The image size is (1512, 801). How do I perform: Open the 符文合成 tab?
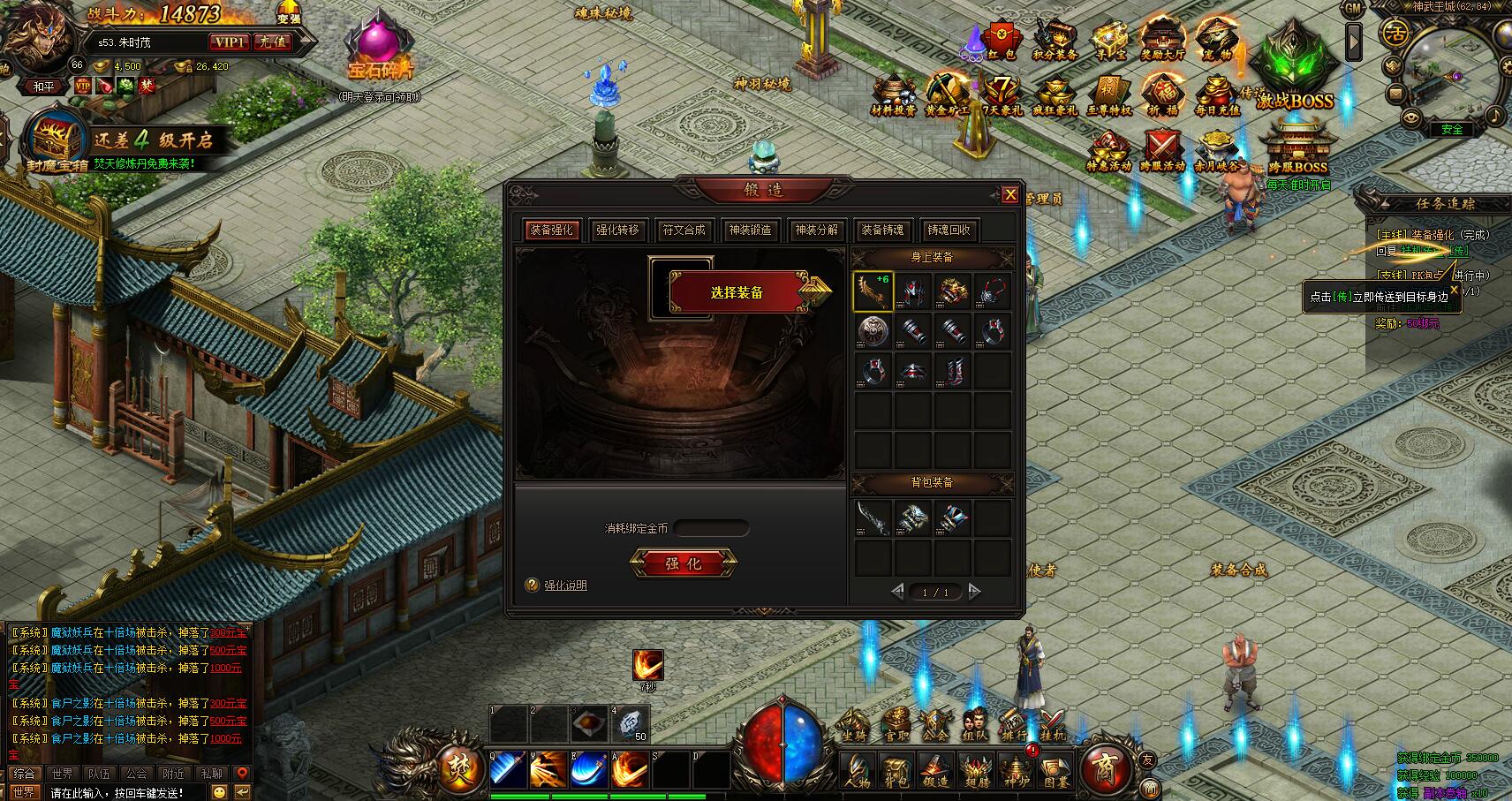pyautogui.click(x=684, y=230)
